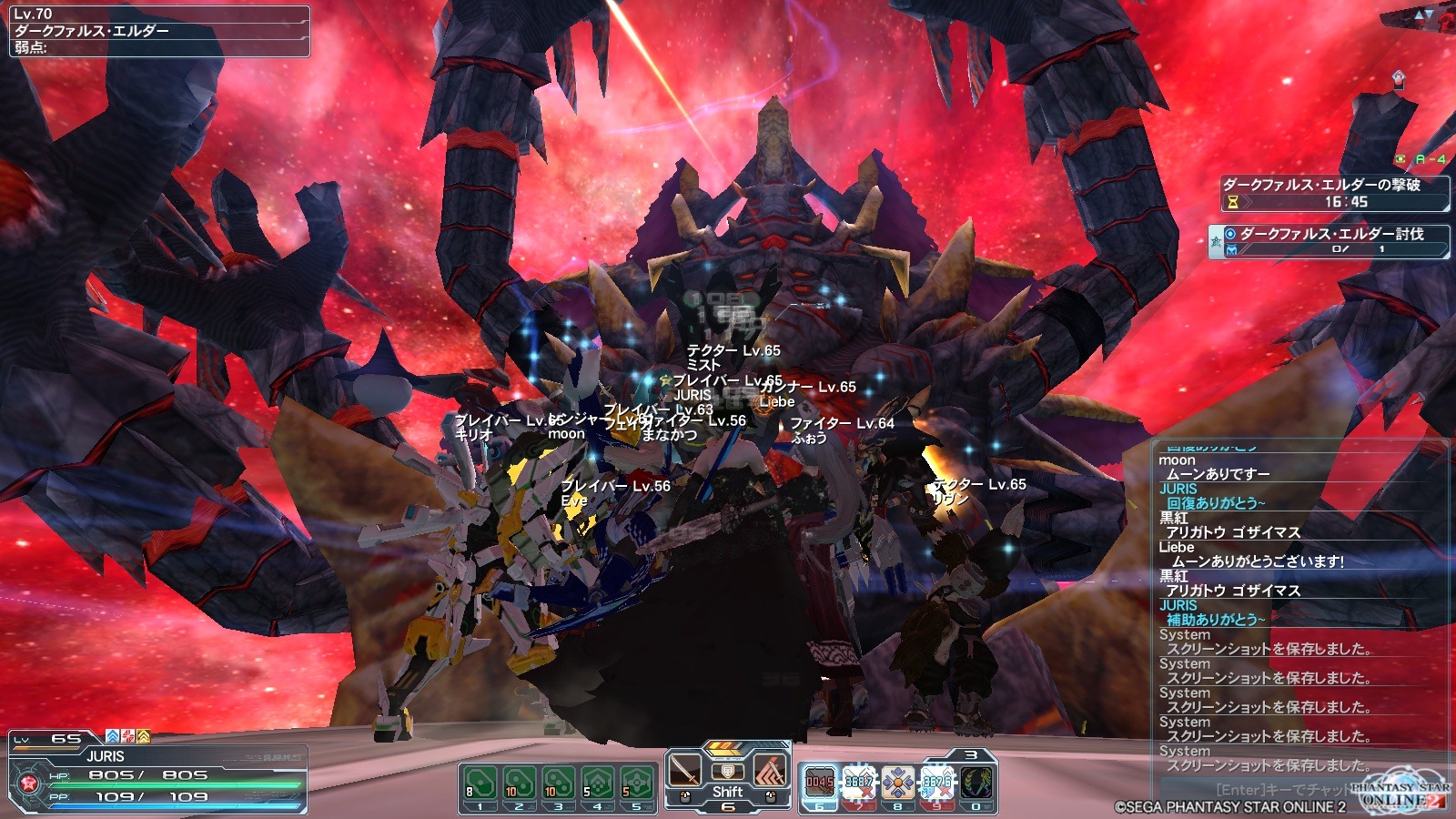Activate the sword skill showing 0045

[819, 783]
